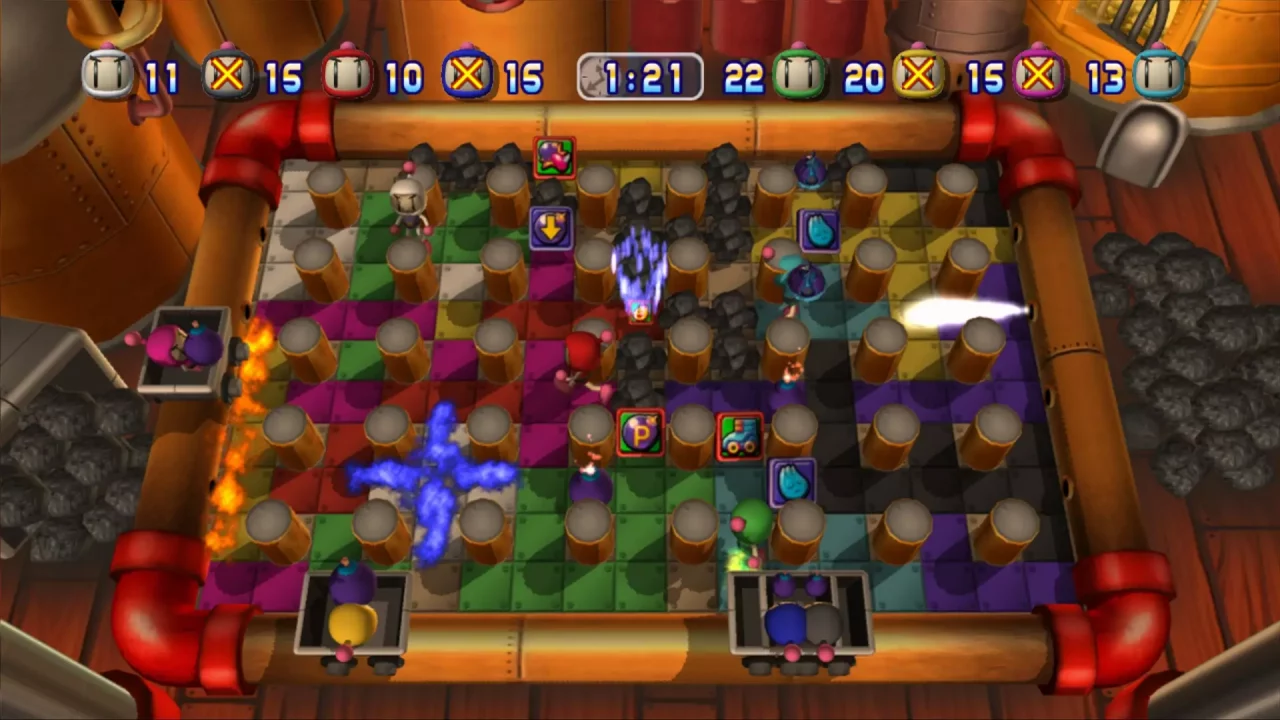This screenshot has height=720, width=1280.
Task: Select the blue X-marked bomber head icon
Action: point(465,75)
